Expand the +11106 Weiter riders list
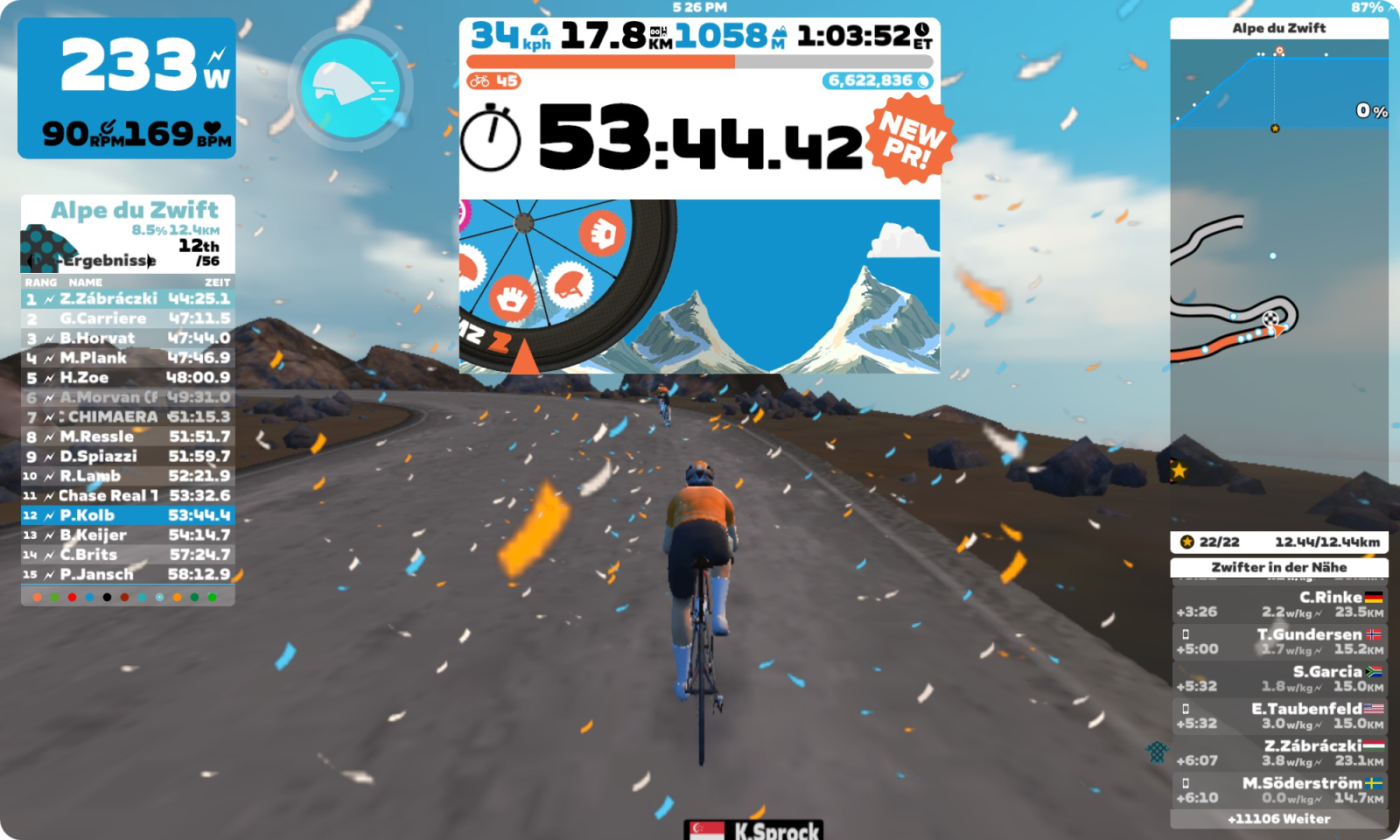1400x840 pixels. [1278, 819]
